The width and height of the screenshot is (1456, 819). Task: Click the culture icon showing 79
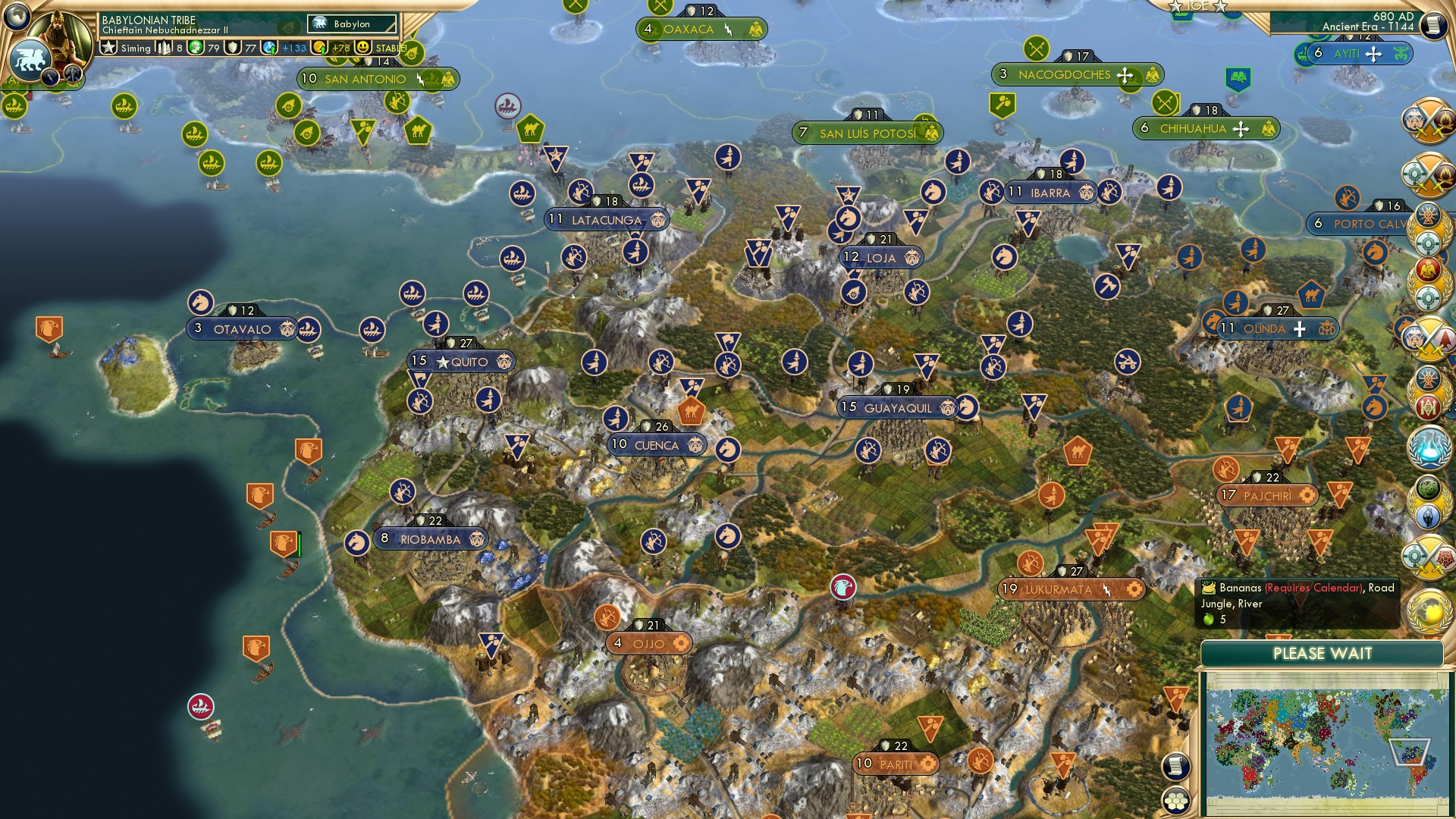click(197, 48)
